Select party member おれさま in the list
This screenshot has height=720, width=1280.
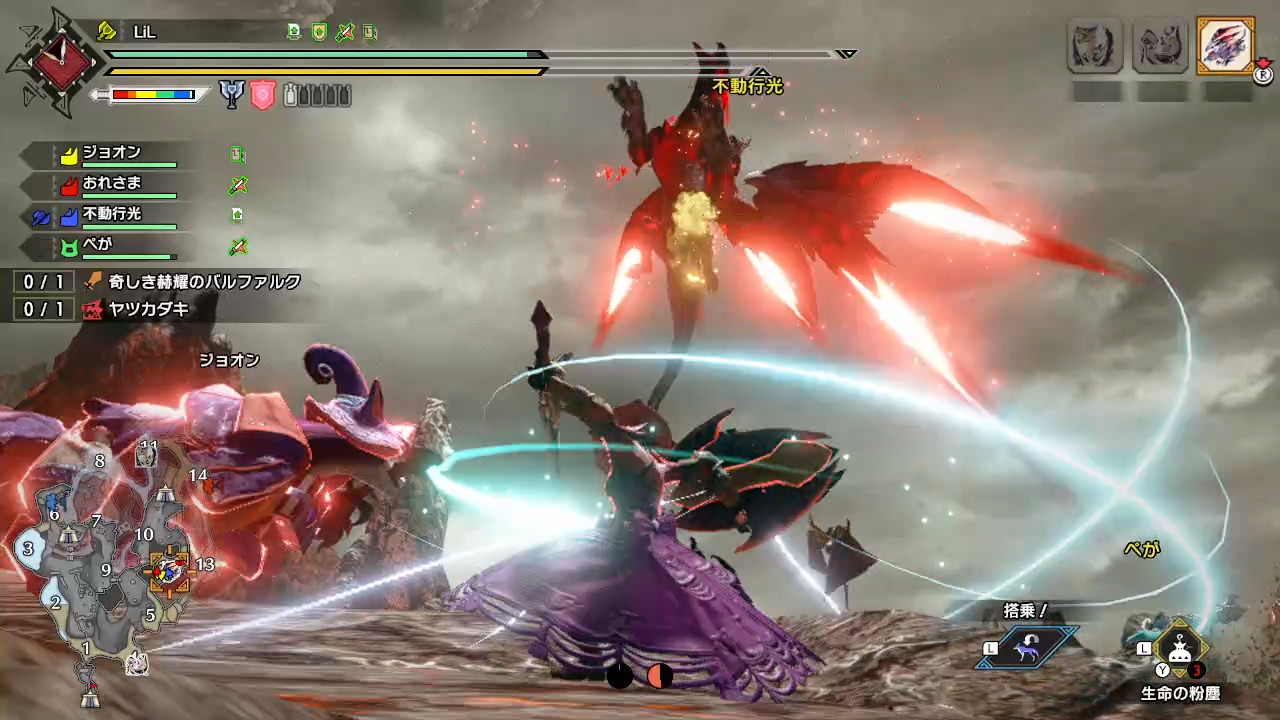click(x=112, y=184)
